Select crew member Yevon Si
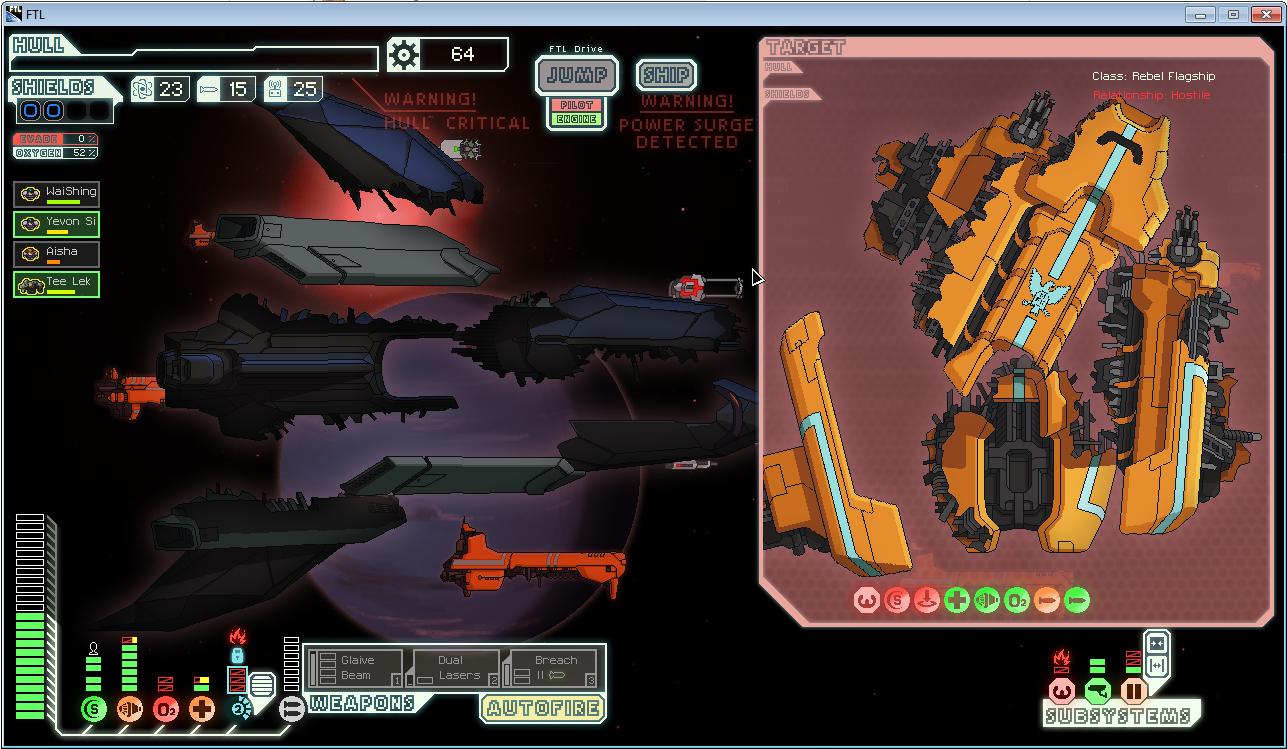Screen dimensions: 1287x749 point(57,223)
